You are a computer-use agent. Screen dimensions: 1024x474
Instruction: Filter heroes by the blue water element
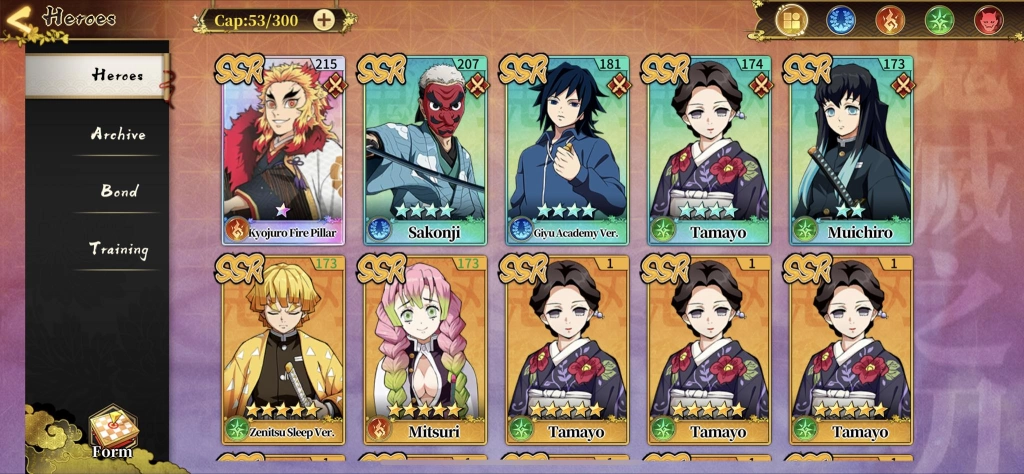841,20
